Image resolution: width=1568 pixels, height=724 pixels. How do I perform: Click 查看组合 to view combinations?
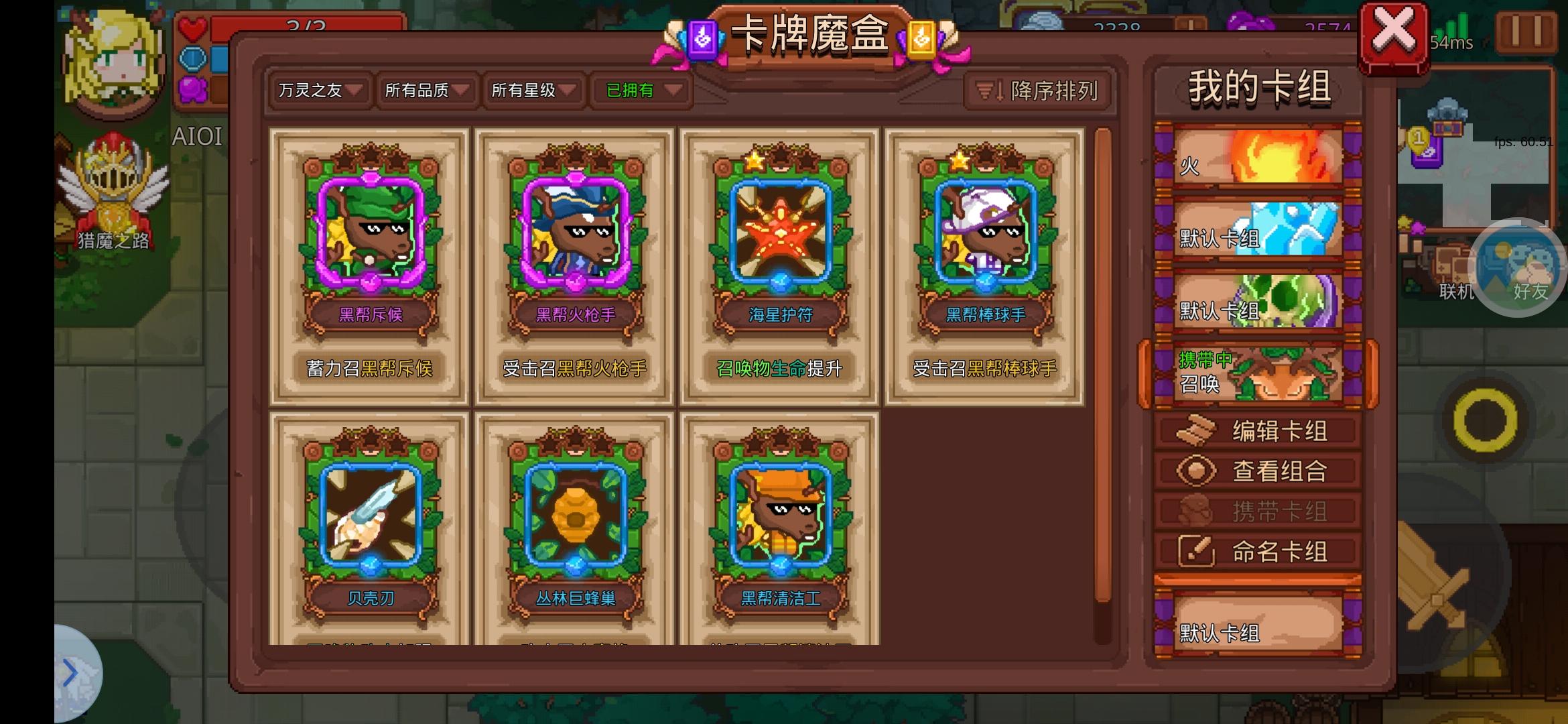(1258, 470)
